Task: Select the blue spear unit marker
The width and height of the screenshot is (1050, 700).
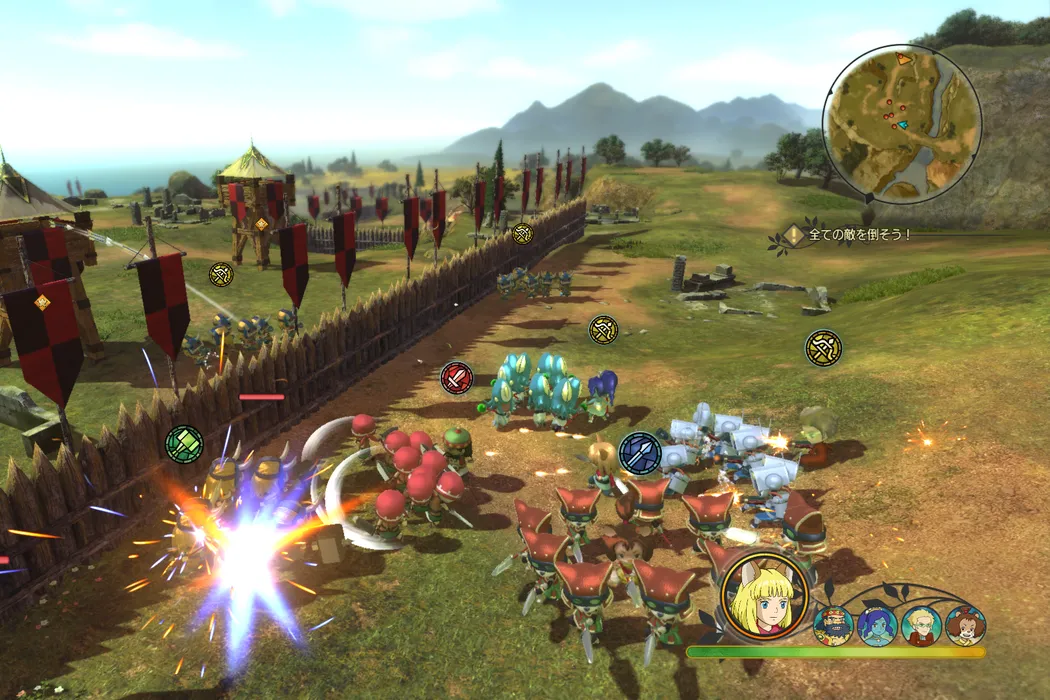Action: [x=640, y=452]
